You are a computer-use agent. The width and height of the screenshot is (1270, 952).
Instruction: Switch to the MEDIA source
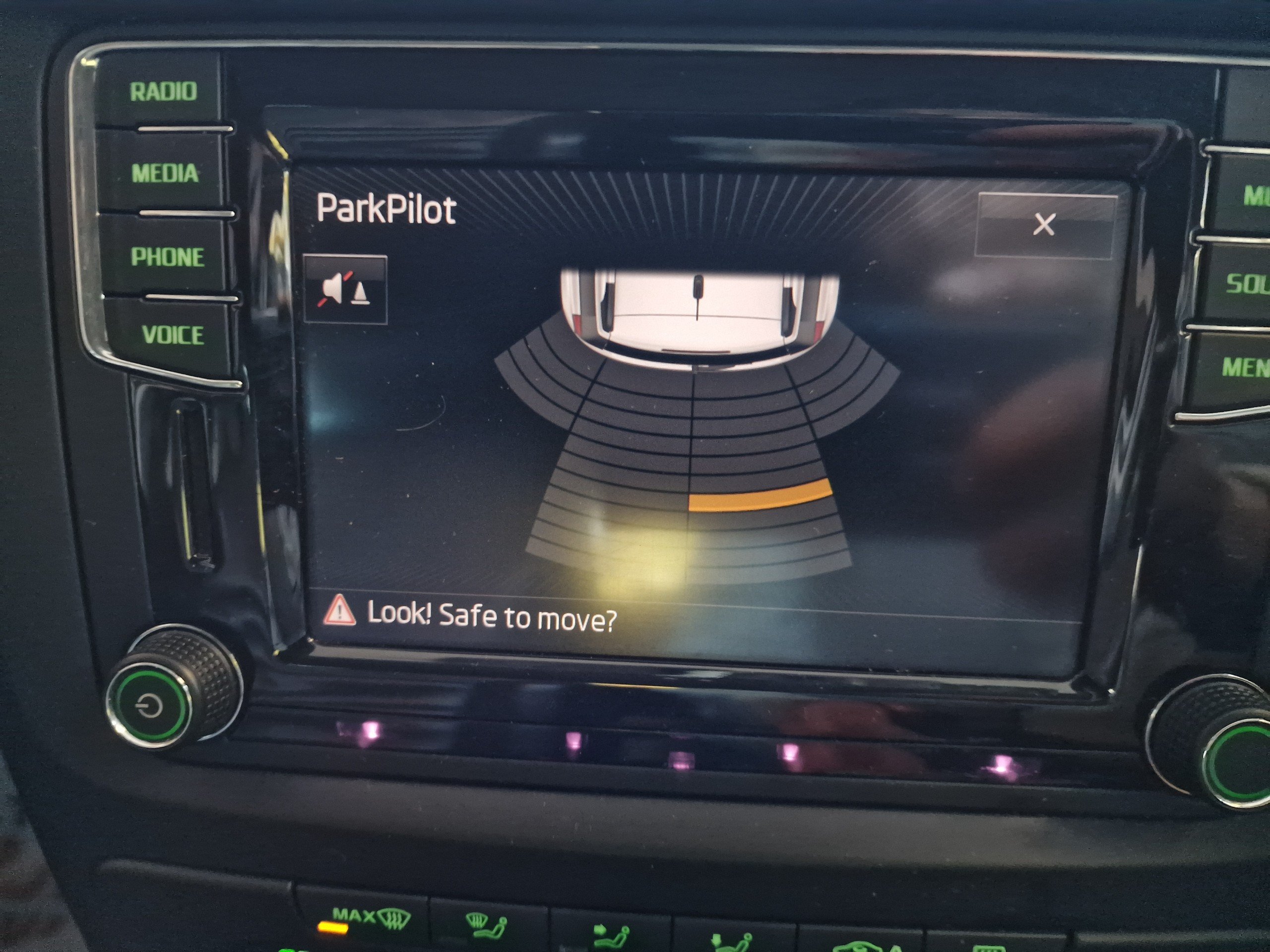165,174
